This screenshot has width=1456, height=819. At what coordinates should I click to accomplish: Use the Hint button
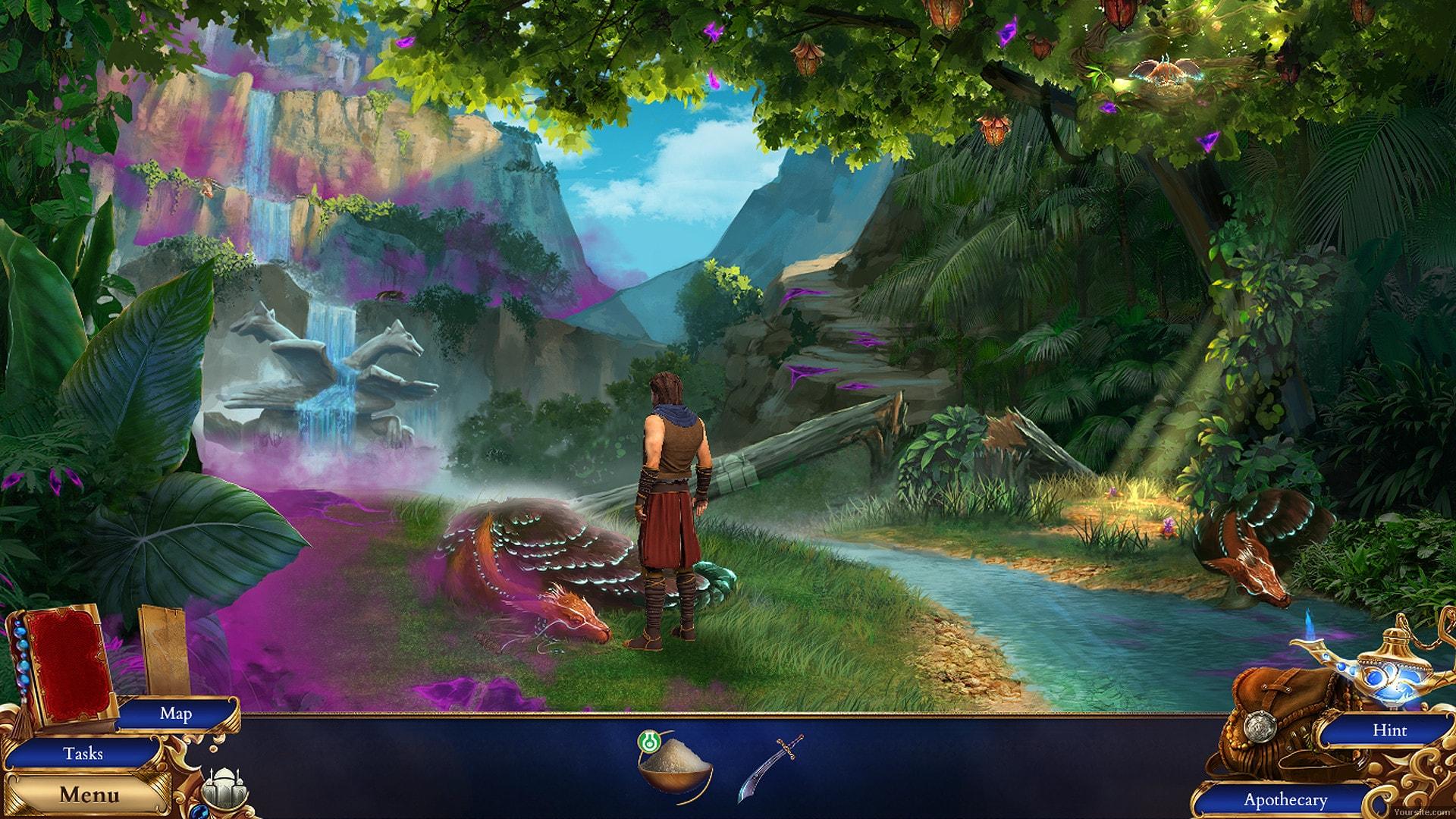click(1389, 730)
